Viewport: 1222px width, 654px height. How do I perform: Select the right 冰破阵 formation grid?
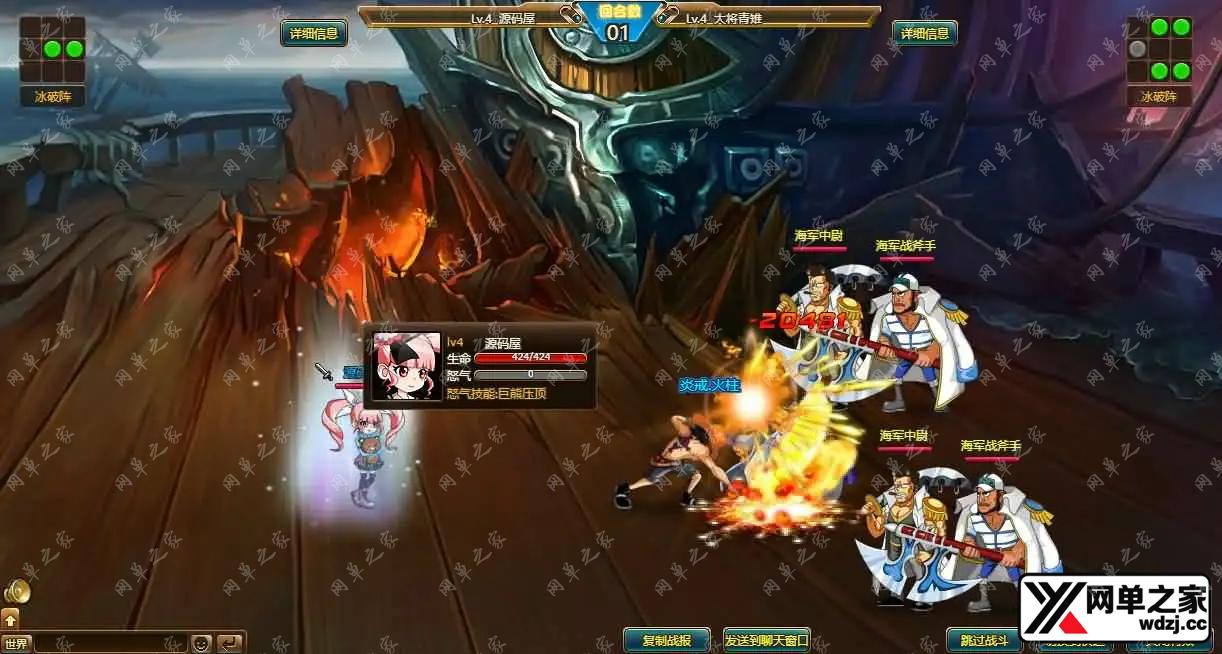pos(1159,49)
